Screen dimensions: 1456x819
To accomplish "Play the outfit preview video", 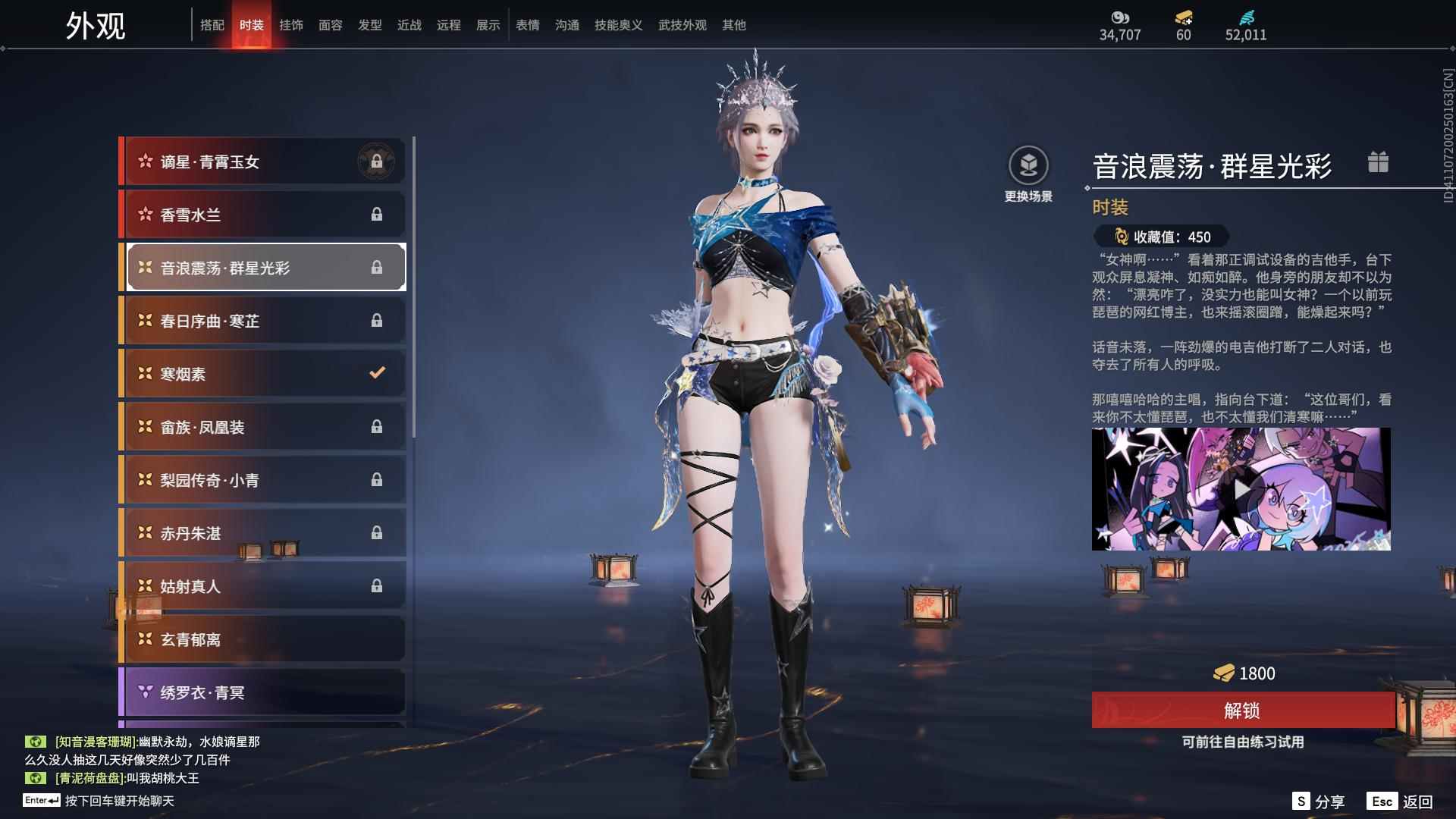I will [1241, 489].
